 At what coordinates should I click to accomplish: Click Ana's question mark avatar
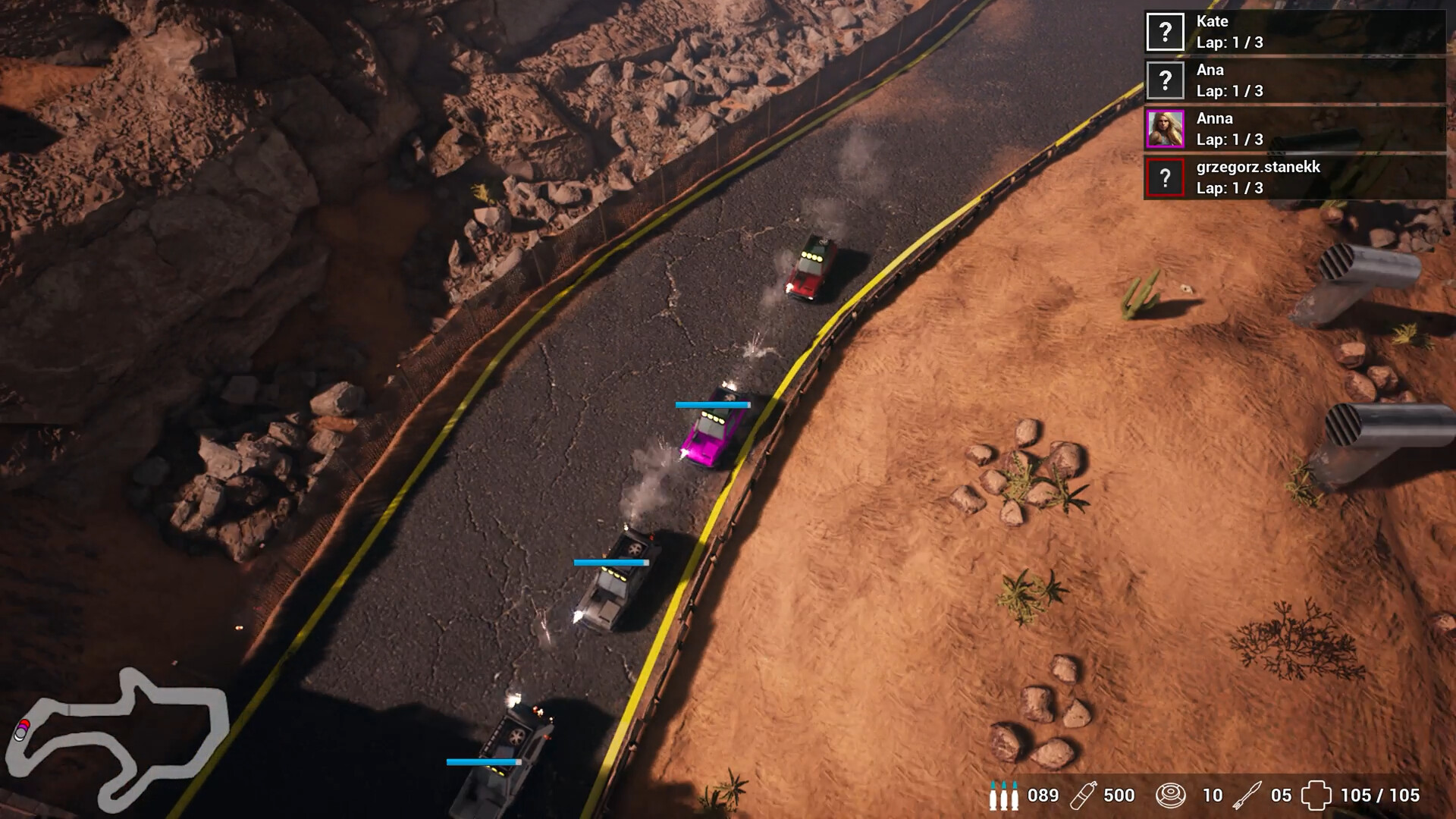(1166, 80)
